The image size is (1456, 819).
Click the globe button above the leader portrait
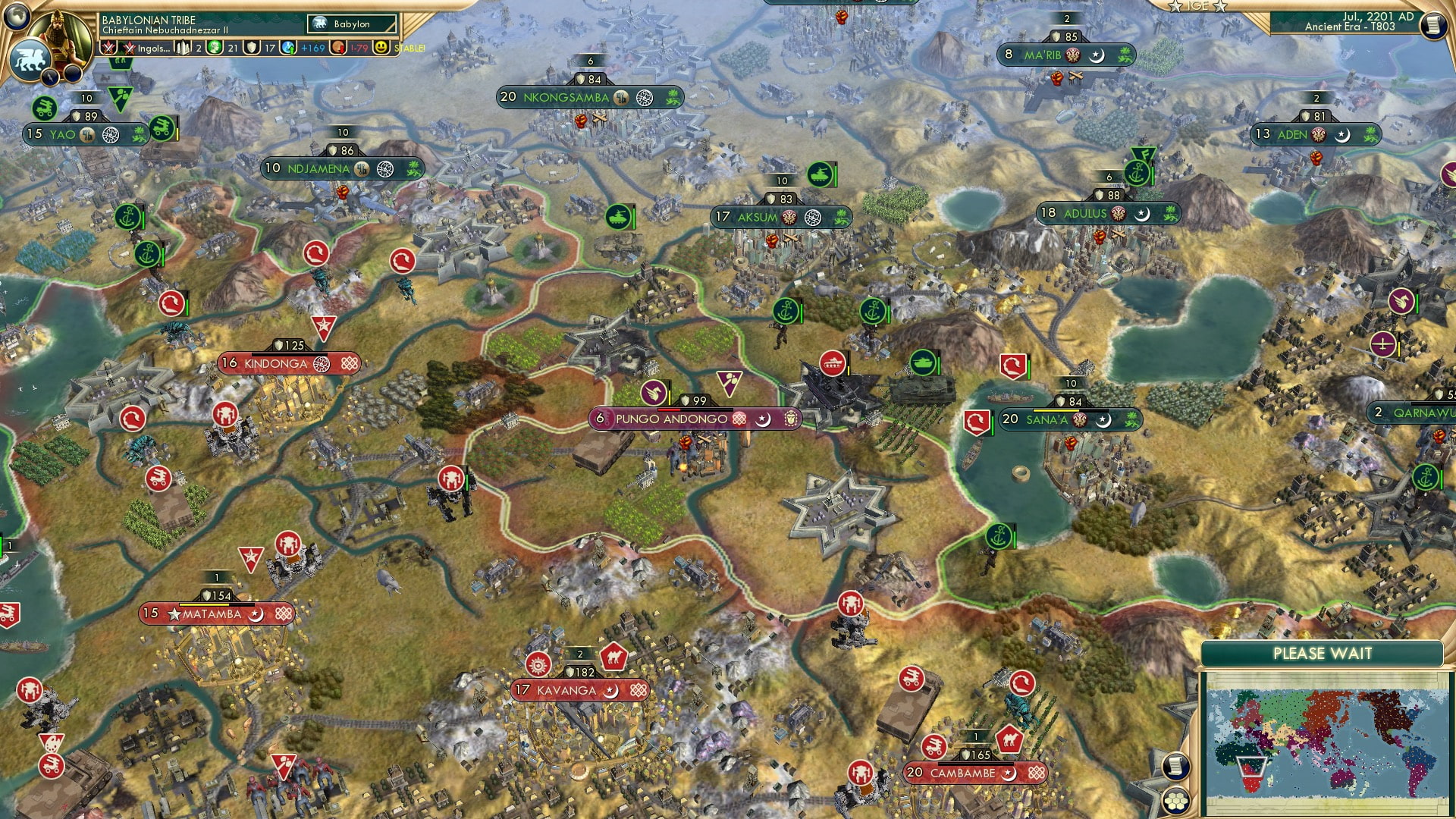pos(17,15)
